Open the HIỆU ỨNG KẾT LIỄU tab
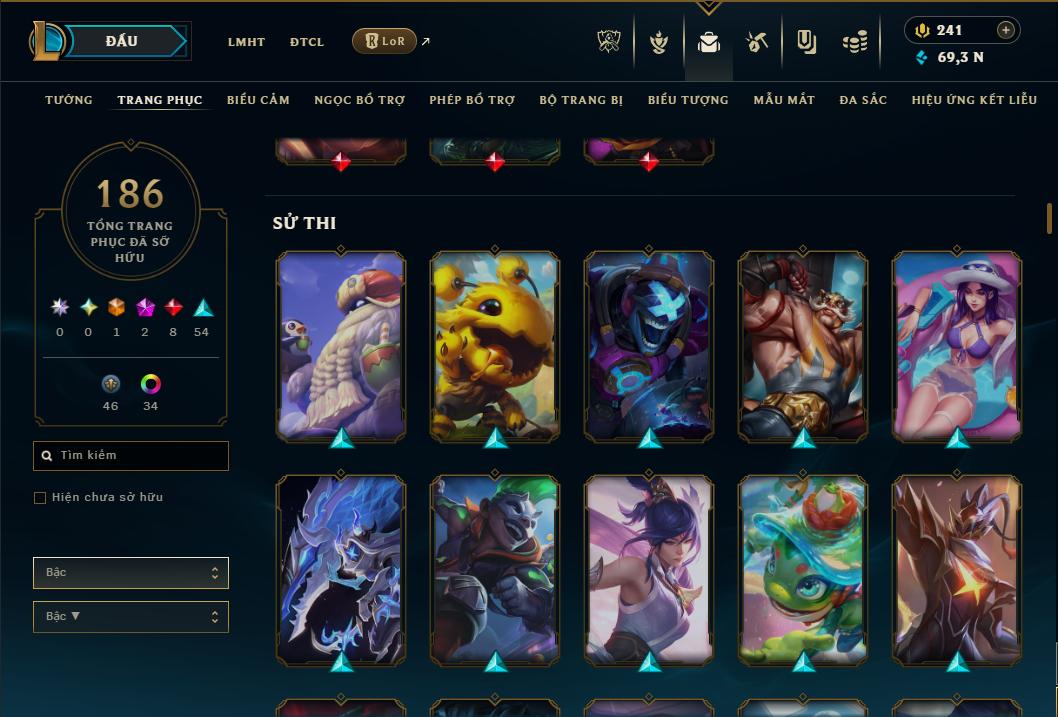This screenshot has height=717, width=1058. 974,100
